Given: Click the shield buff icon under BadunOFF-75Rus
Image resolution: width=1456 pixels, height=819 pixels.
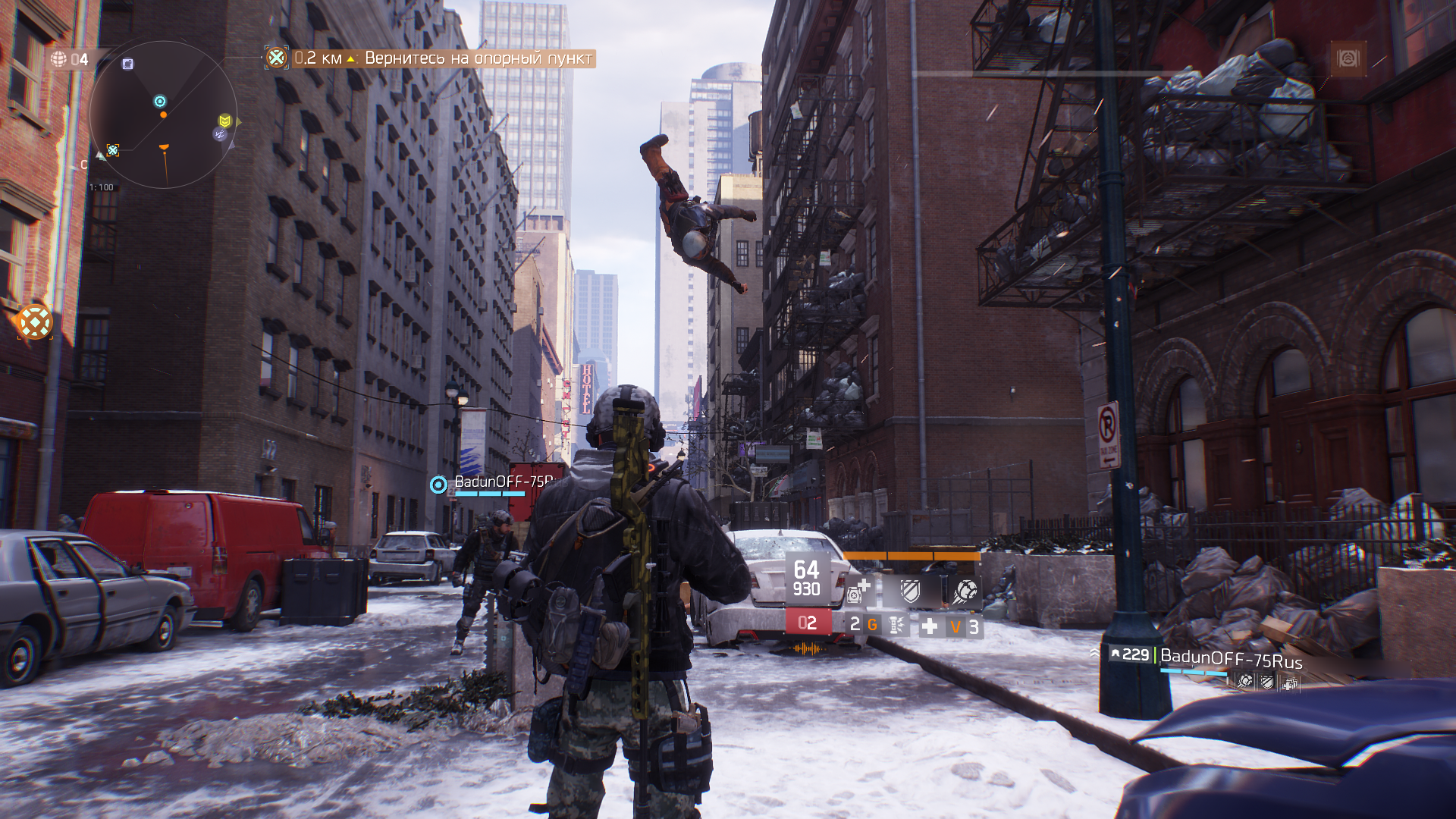Looking at the screenshot, I should pos(1266,682).
